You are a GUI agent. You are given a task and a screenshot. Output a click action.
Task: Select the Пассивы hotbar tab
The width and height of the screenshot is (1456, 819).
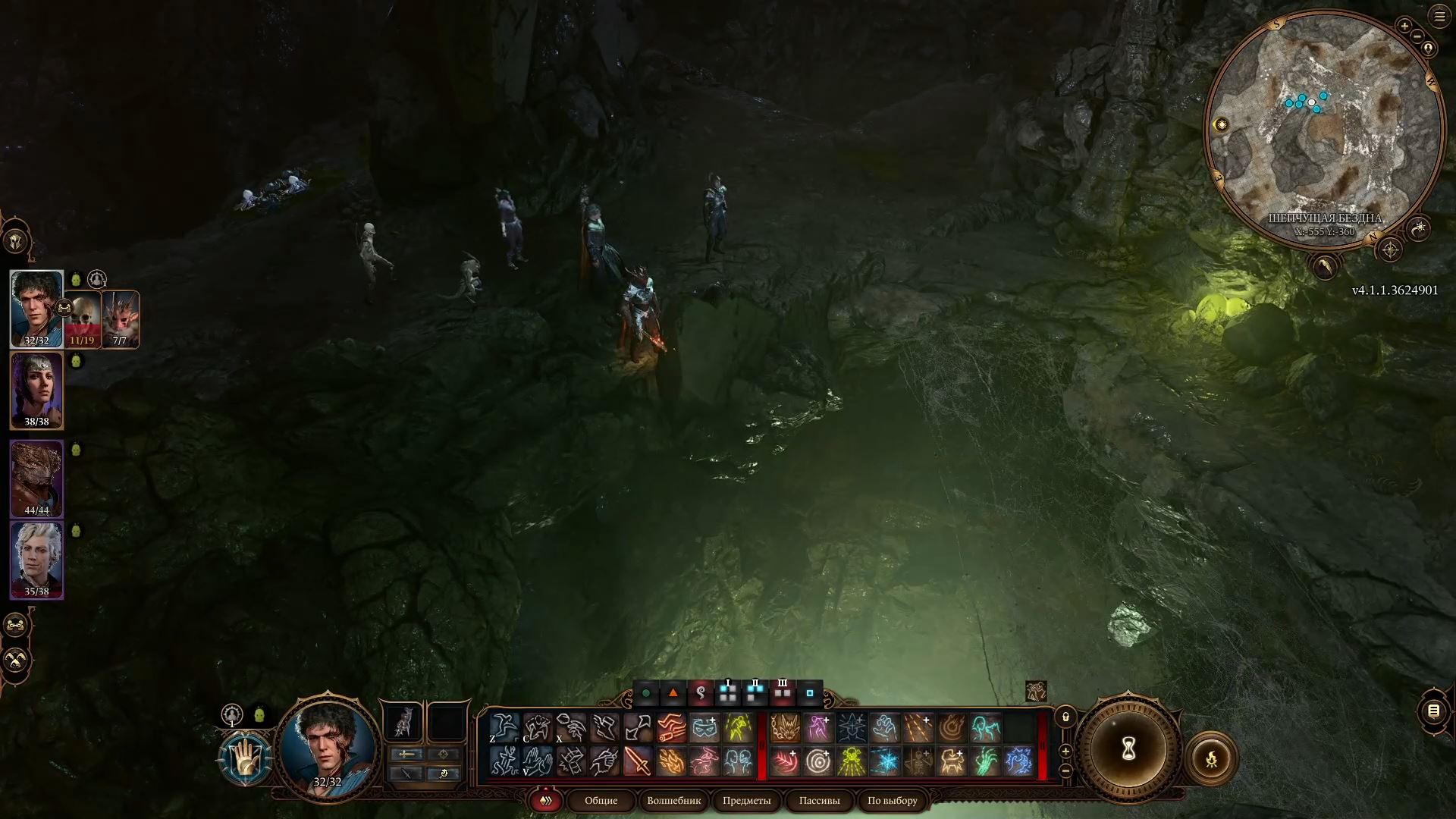(819, 800)
